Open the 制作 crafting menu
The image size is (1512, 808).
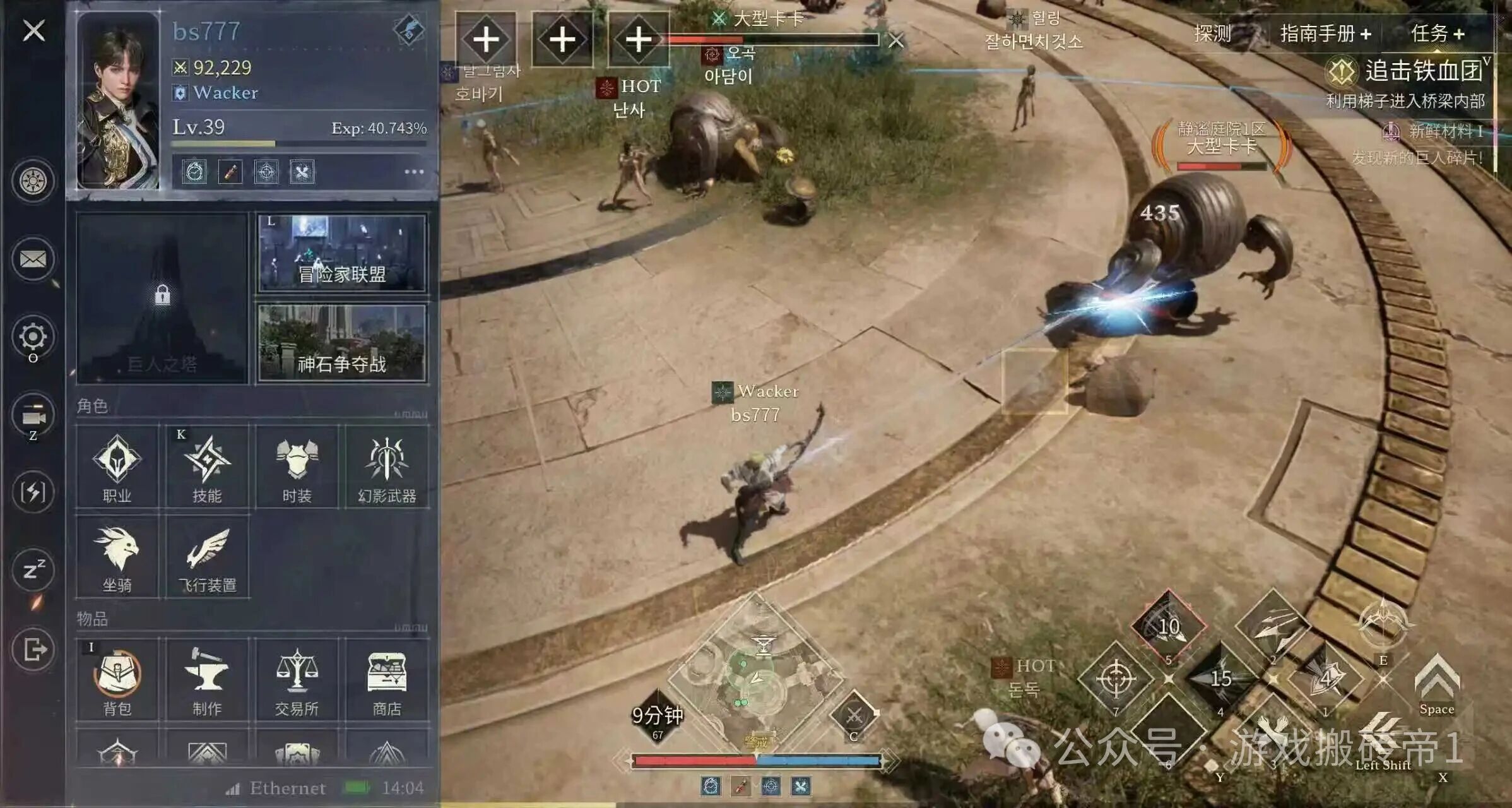(207, 680)
